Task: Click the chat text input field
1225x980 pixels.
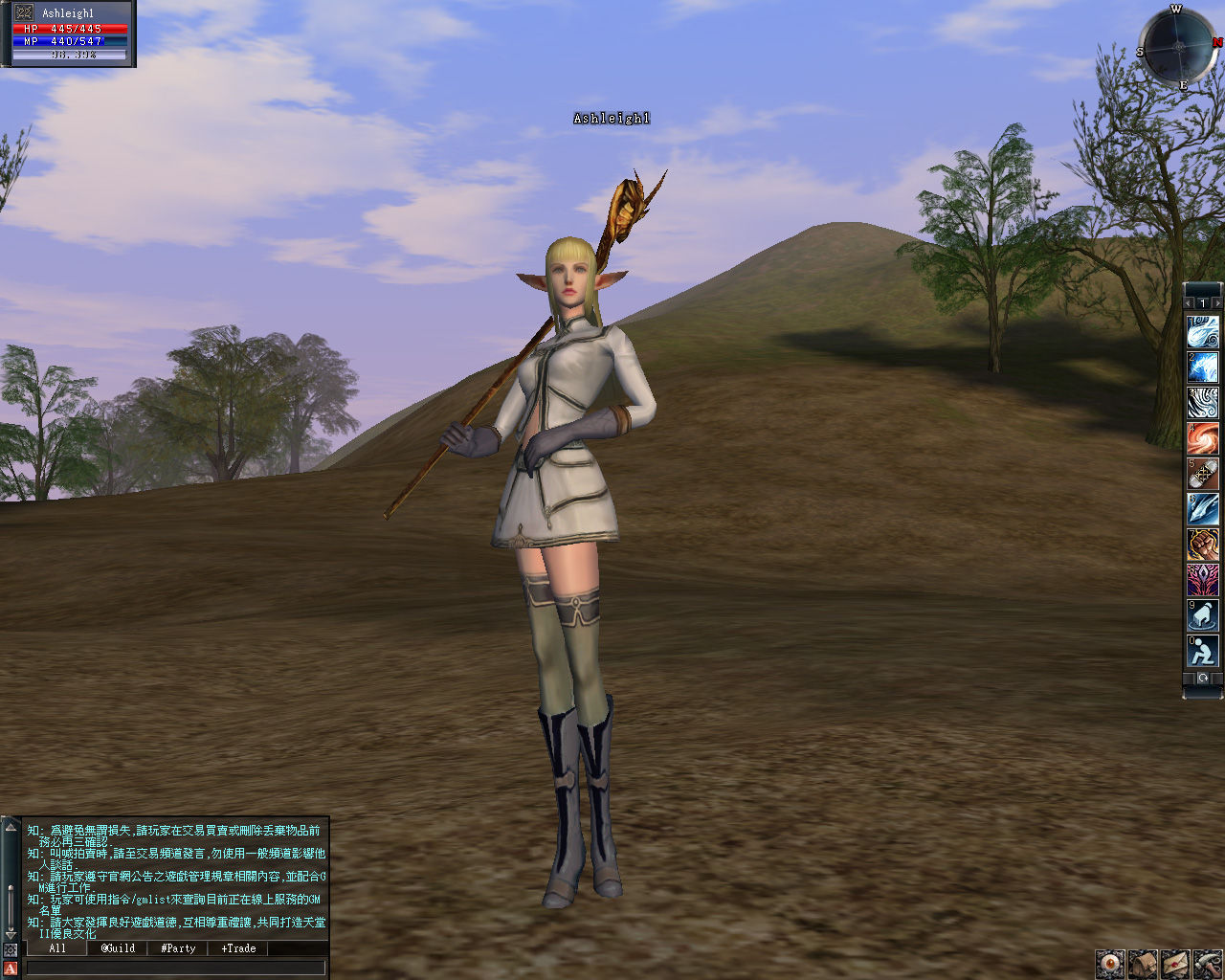Action: (175, 968)
